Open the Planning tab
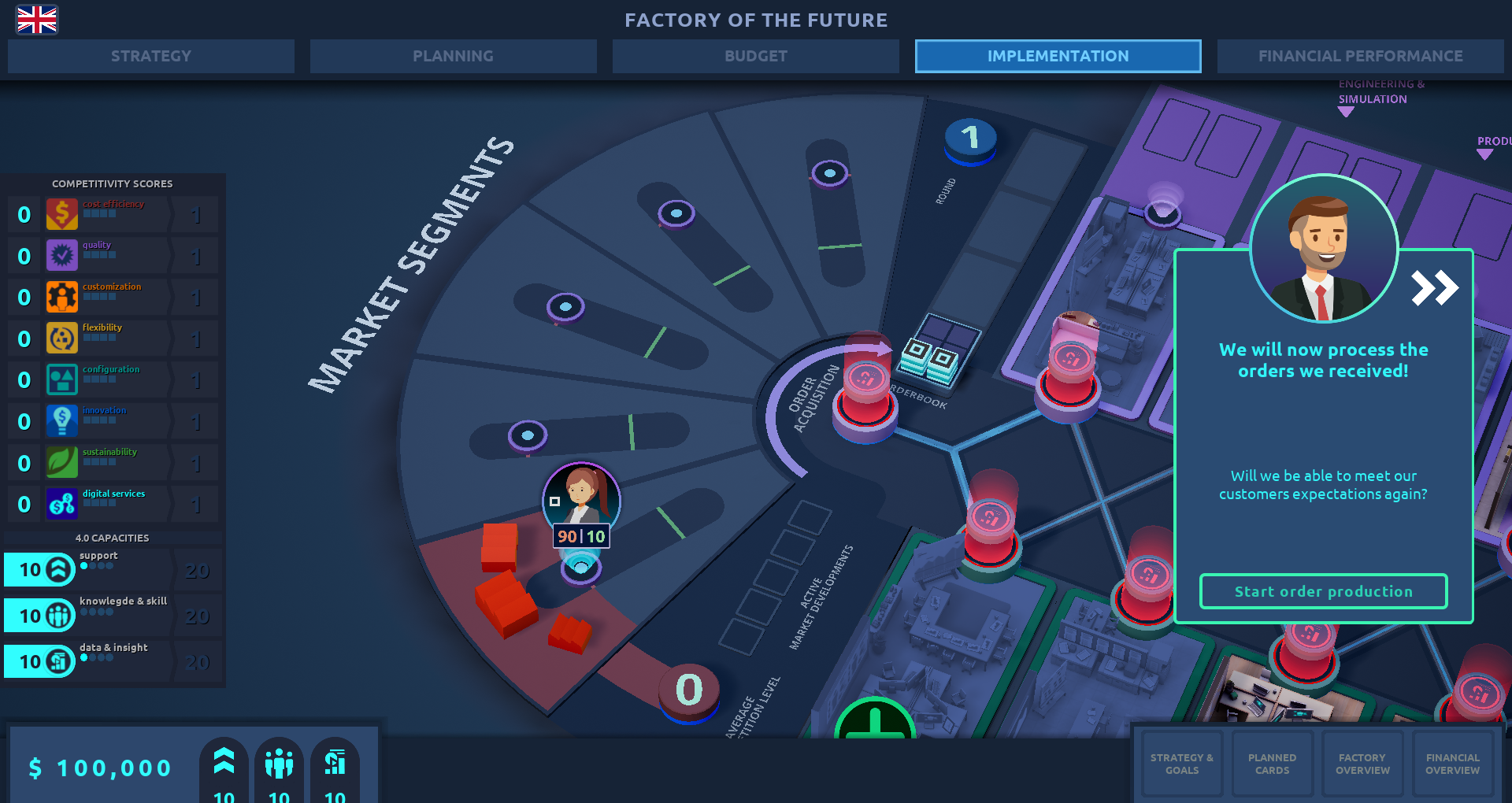 click(x=453, y=56)
